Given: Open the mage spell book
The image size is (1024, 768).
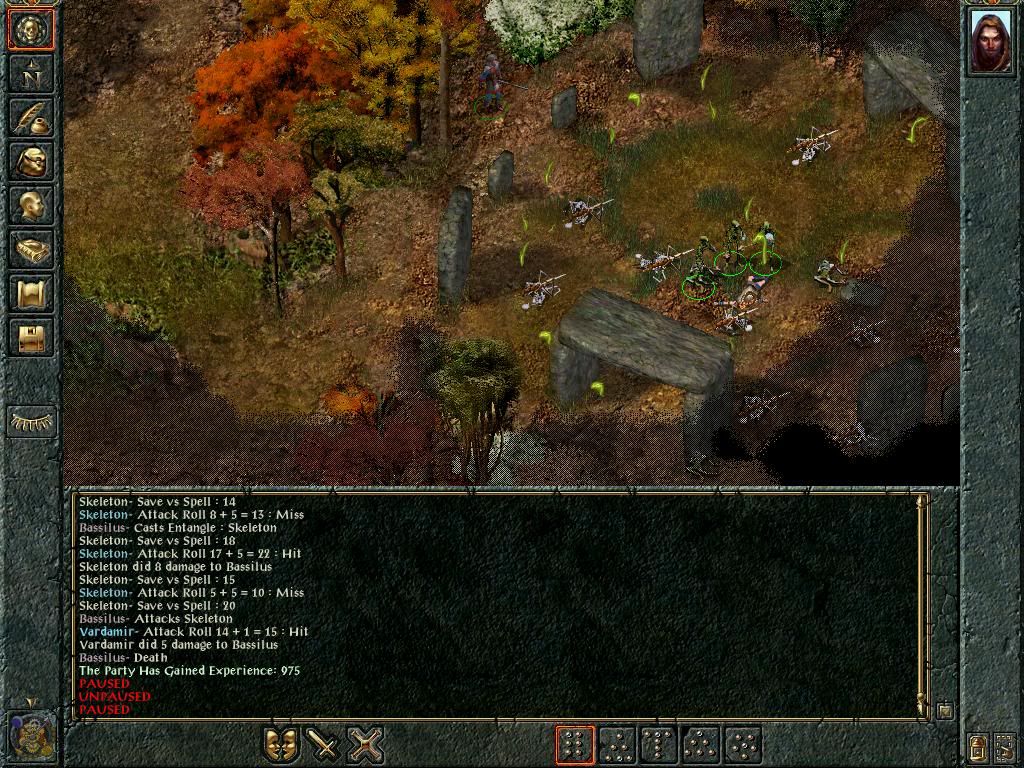Looking at the screenshot, I should pos(31,249).
